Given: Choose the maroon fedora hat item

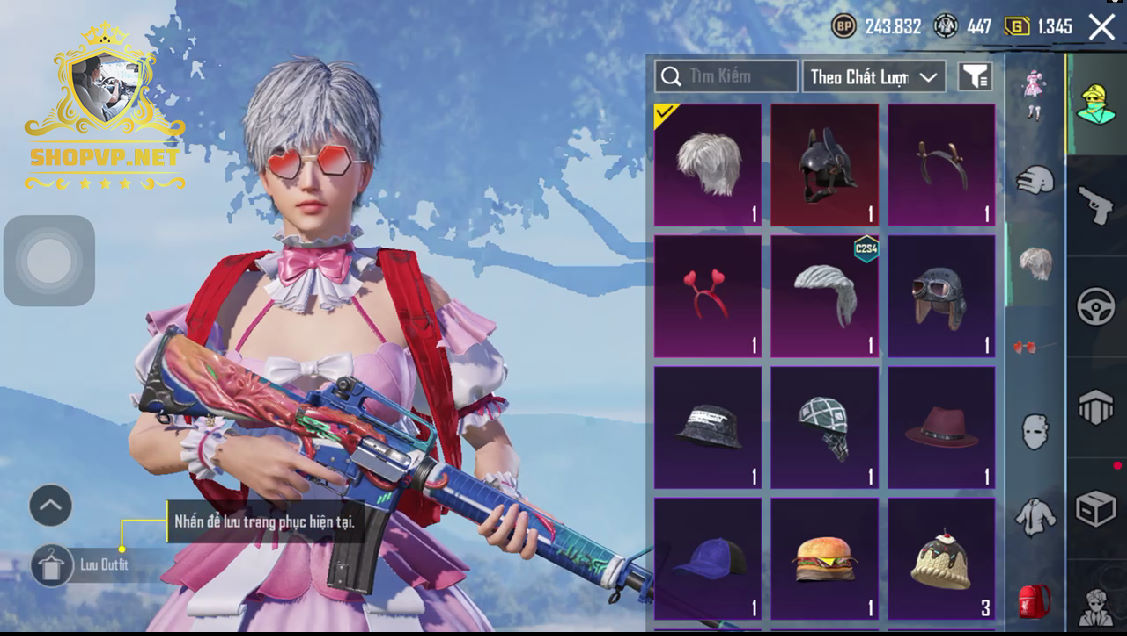Looking at the screenshot, I should [x=941, y=428].
